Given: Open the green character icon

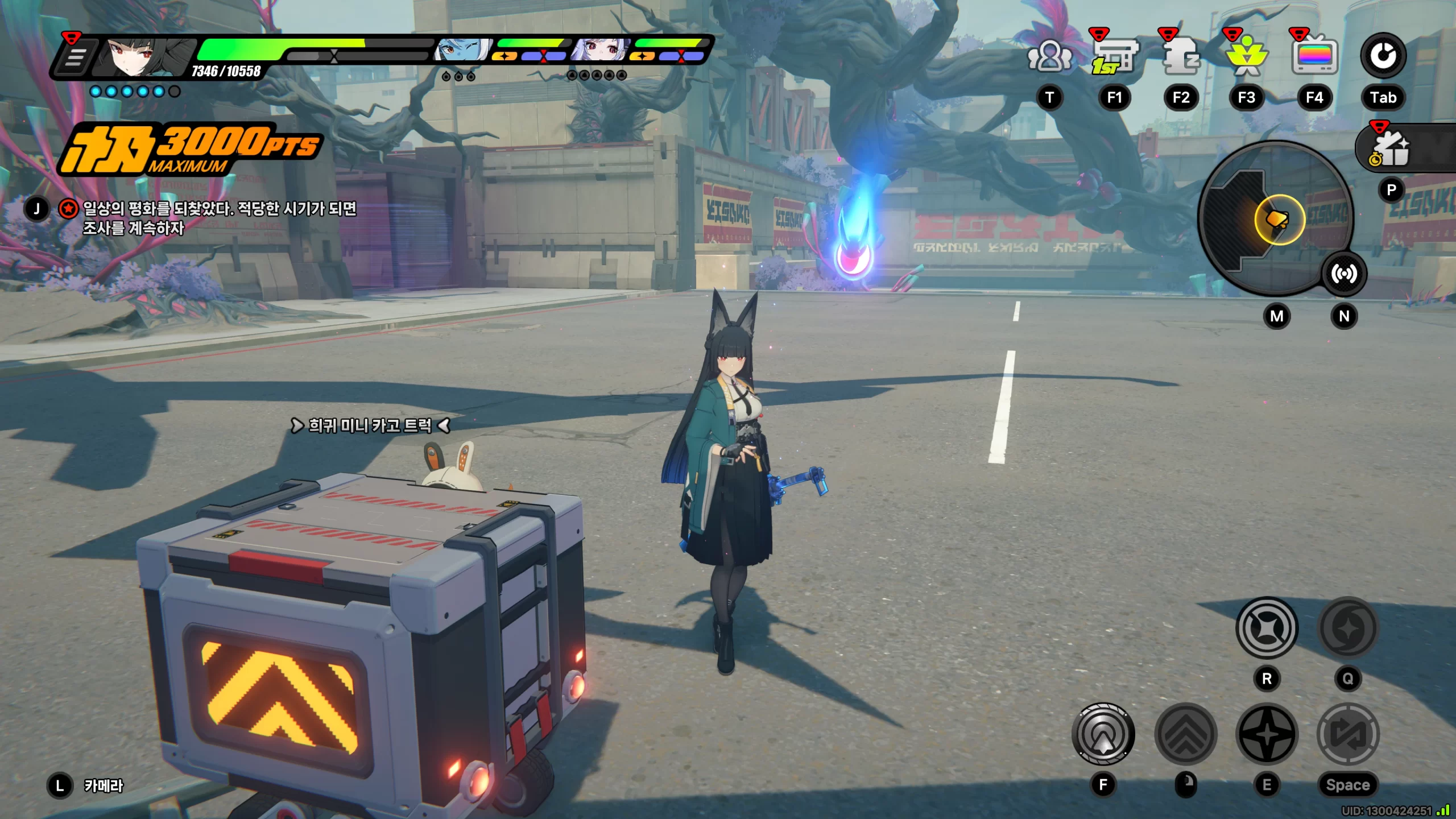Looking at the screenshot, I should coord(1247,57).
